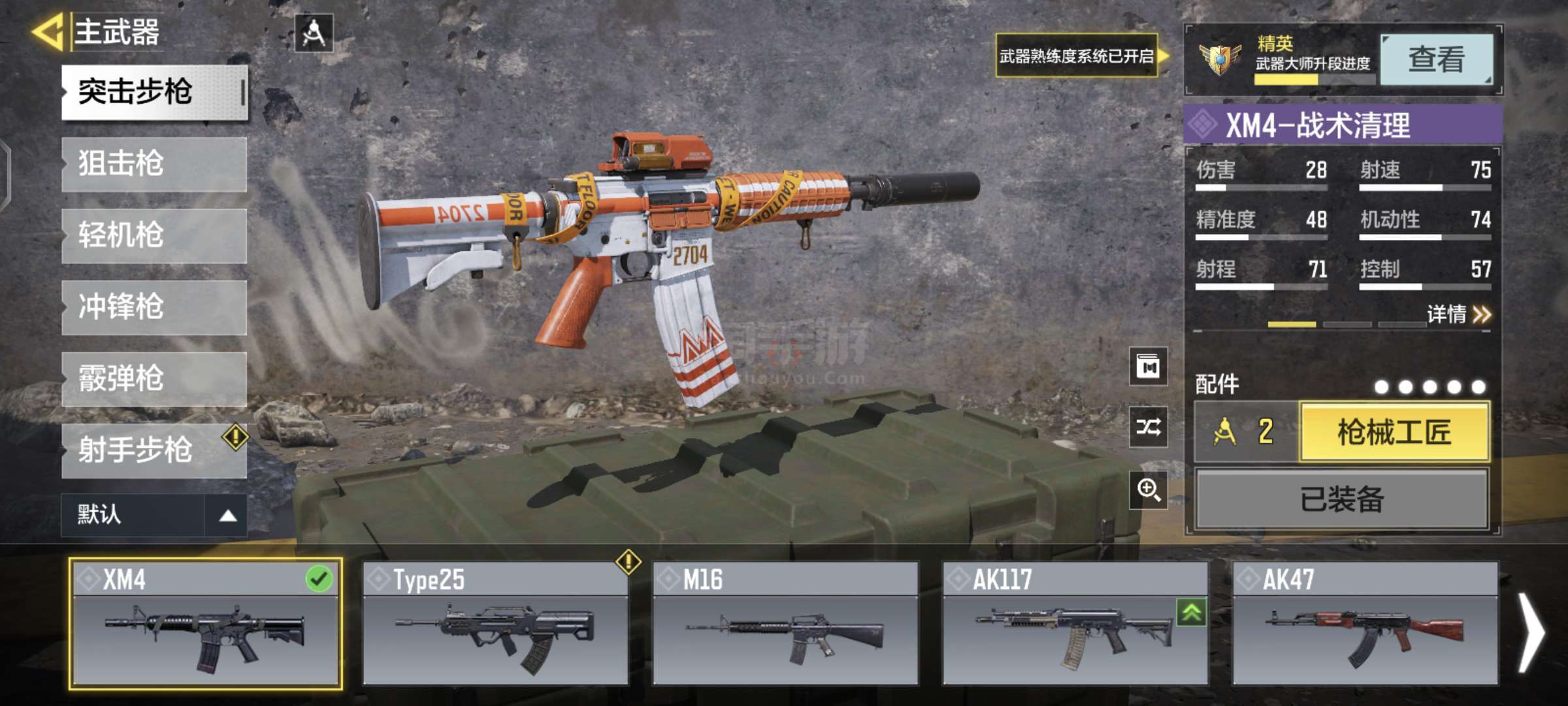Select the 突击步枪 category
Screen dimensions: 1568x706
pos(154,92)
